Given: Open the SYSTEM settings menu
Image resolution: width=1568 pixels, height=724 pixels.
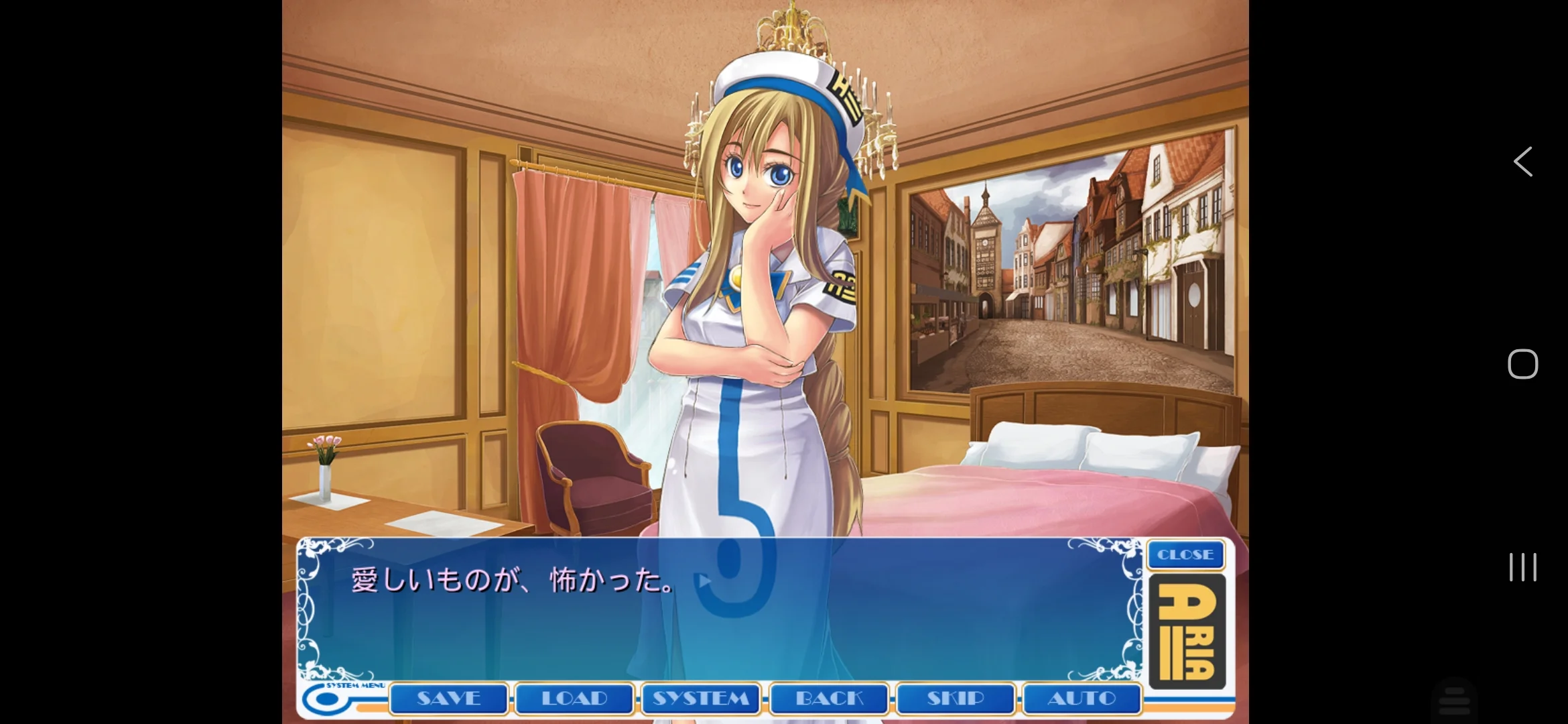Looking at the screenshot, I should (x=701, y=699).
